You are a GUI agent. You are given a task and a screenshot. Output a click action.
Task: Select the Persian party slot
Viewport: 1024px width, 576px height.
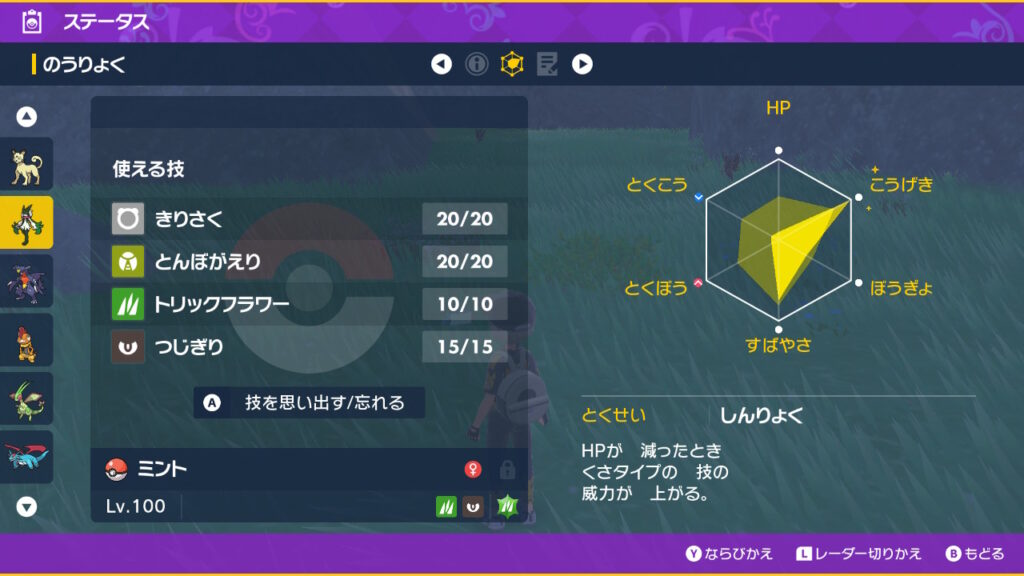tap(26, 167)
